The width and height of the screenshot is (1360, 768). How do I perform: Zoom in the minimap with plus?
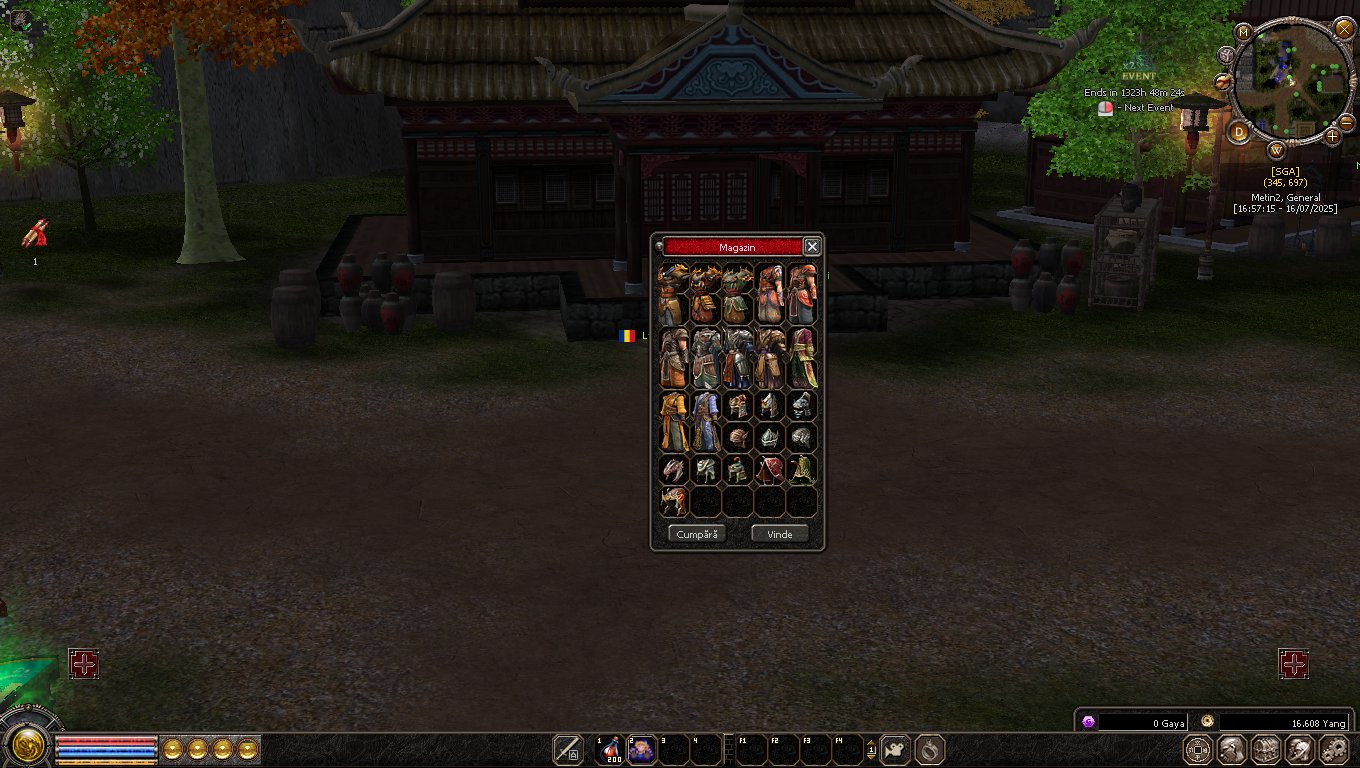1332,136
